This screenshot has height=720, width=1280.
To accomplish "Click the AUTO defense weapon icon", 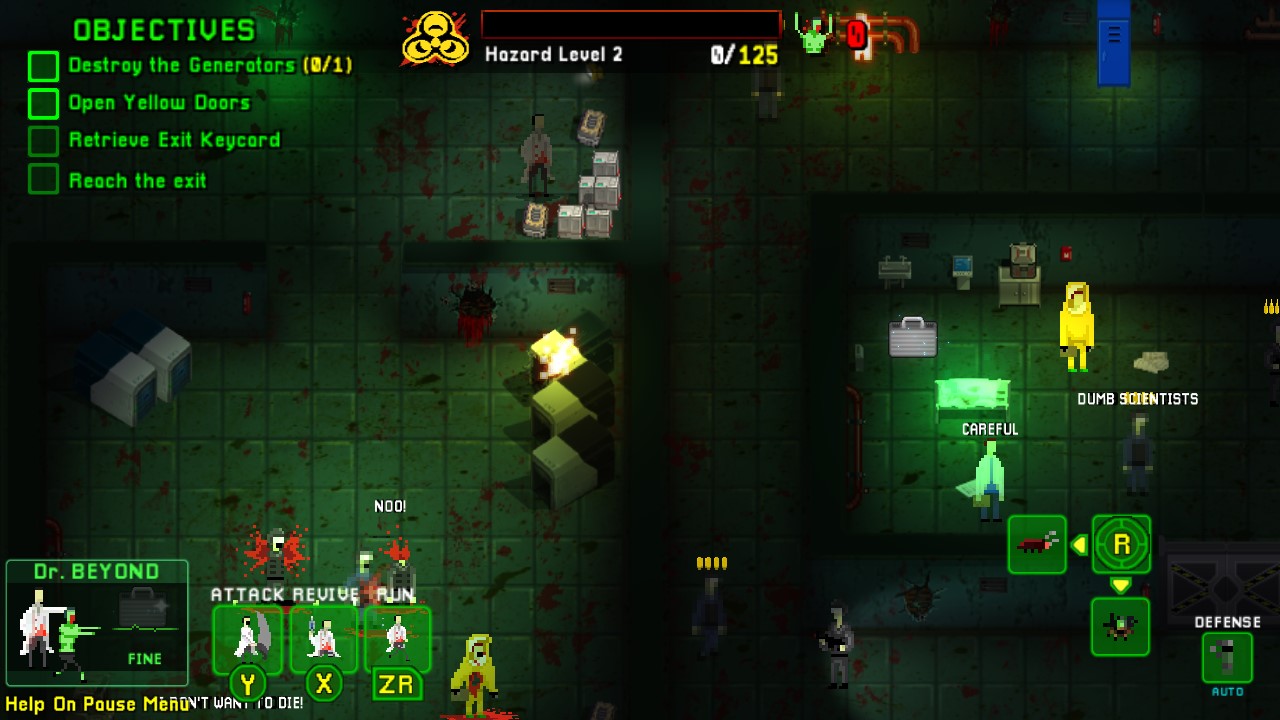I will coord(1227,658).
